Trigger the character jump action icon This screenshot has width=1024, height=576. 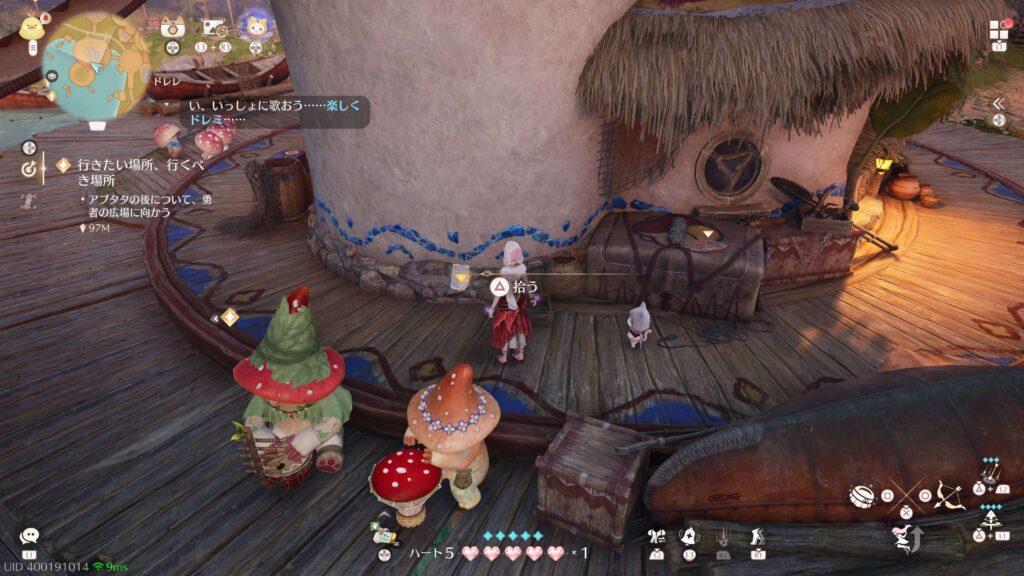click(905, 539)
